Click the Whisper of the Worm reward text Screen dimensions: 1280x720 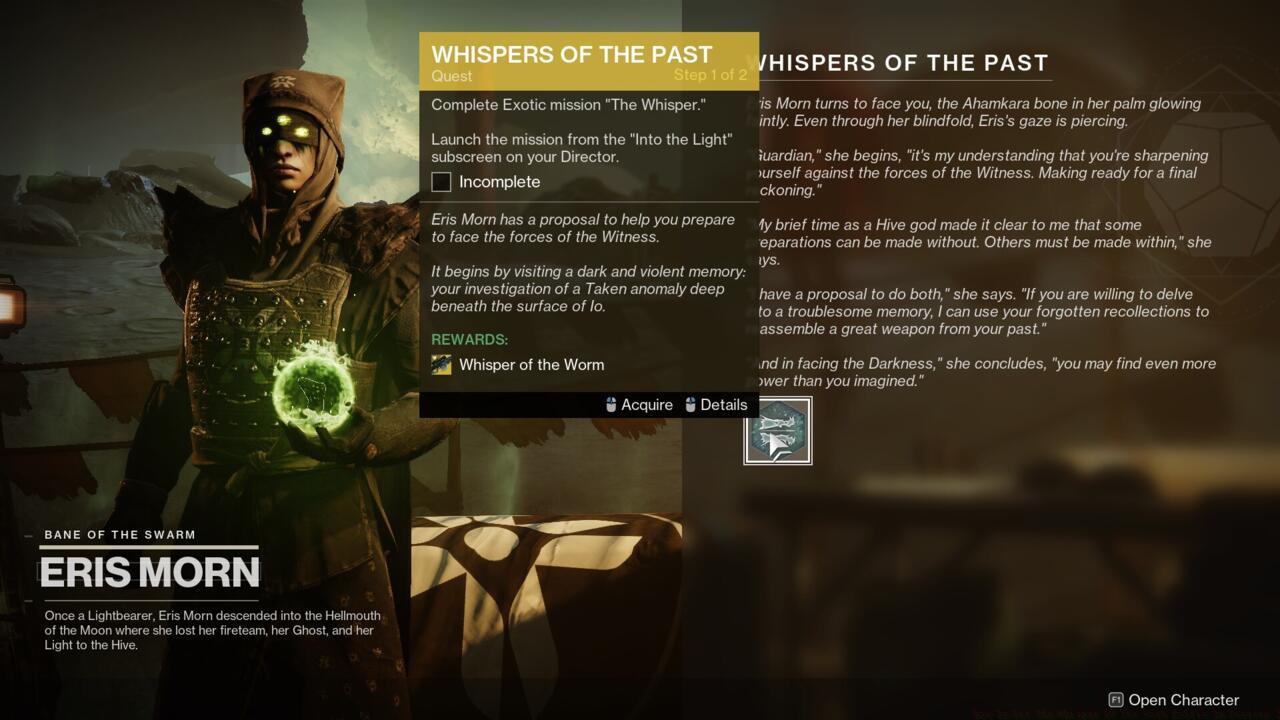pyautogui.click(x=532, y=364)
